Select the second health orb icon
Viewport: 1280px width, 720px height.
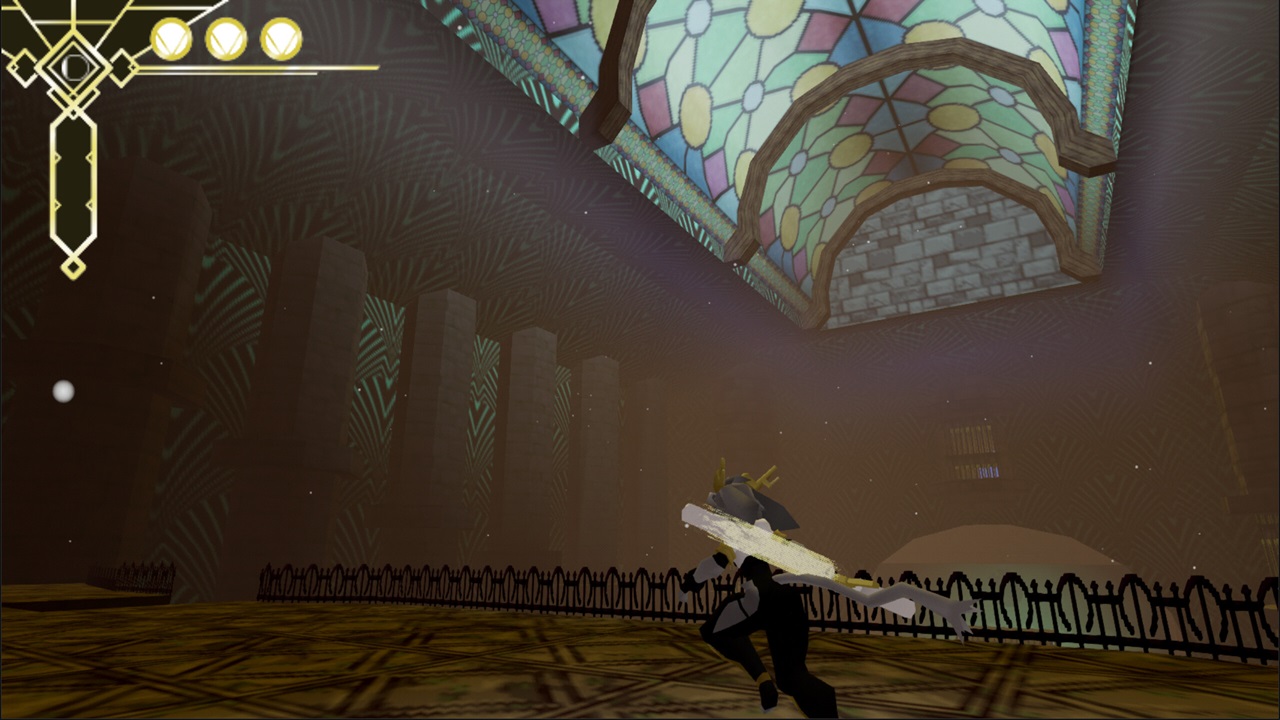(x=226, y=38)
